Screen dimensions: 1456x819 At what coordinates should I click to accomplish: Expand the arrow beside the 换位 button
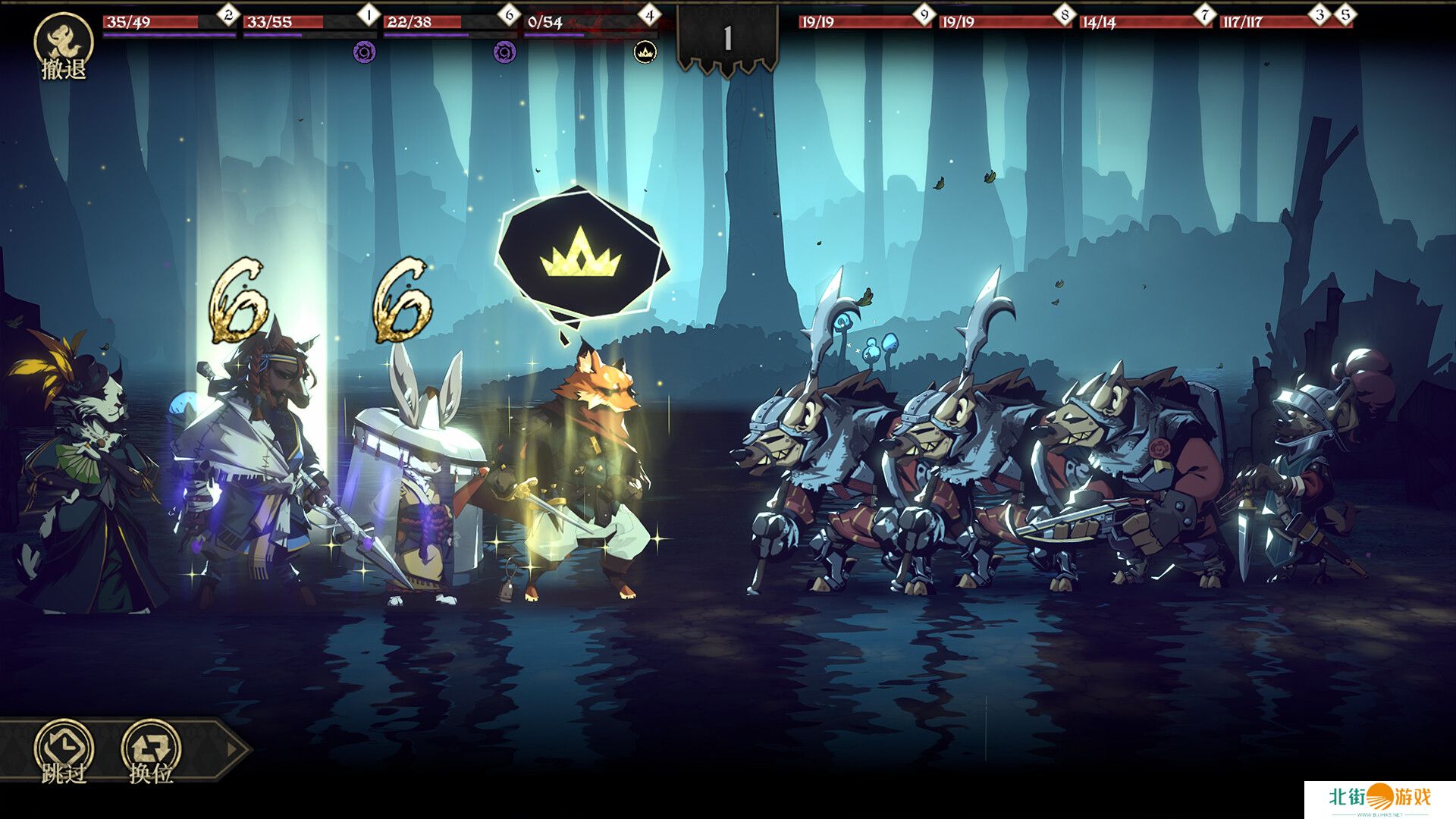(x=232, y=749)
